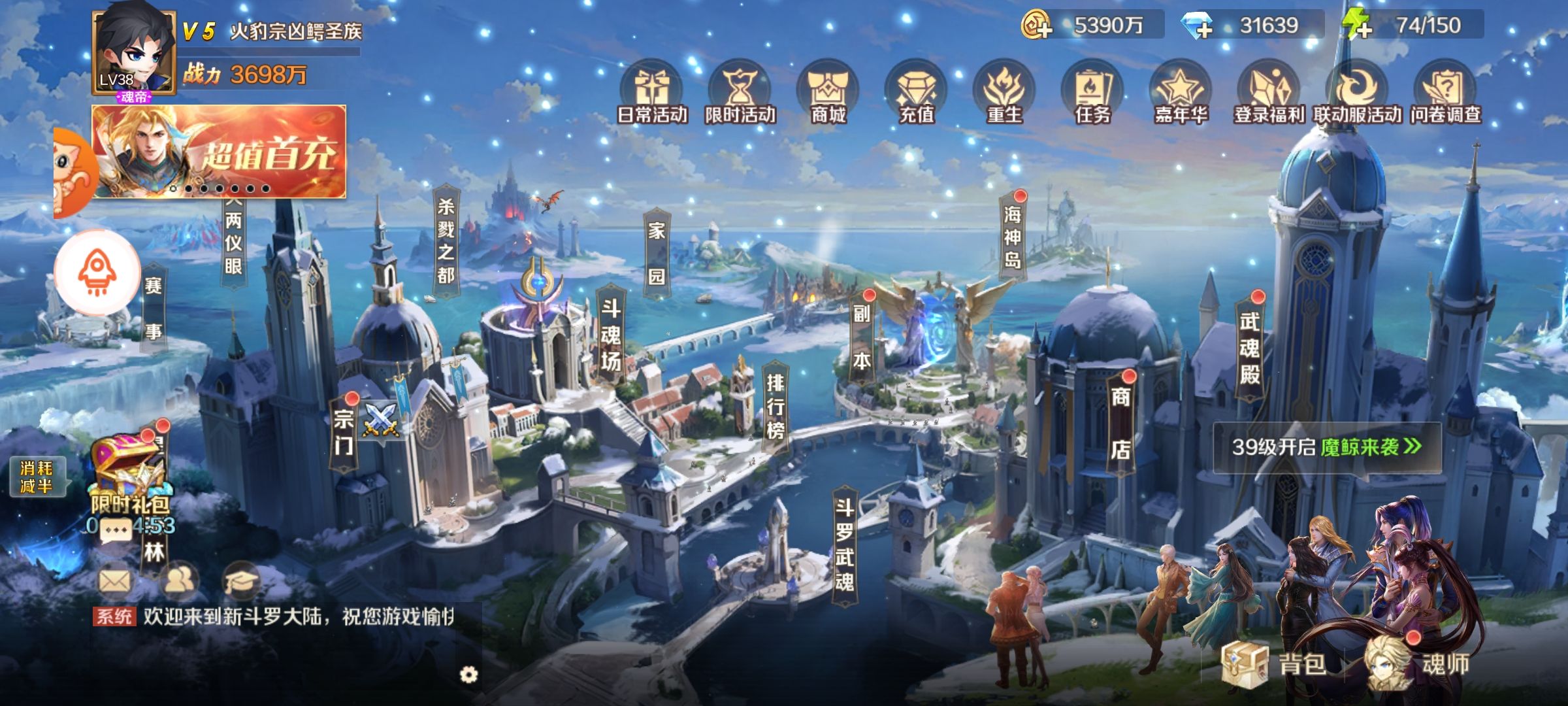The image size is (1568, 706).
Task: Tap the 超值首充 first recharge banner
Action: [x=219, y=152]
